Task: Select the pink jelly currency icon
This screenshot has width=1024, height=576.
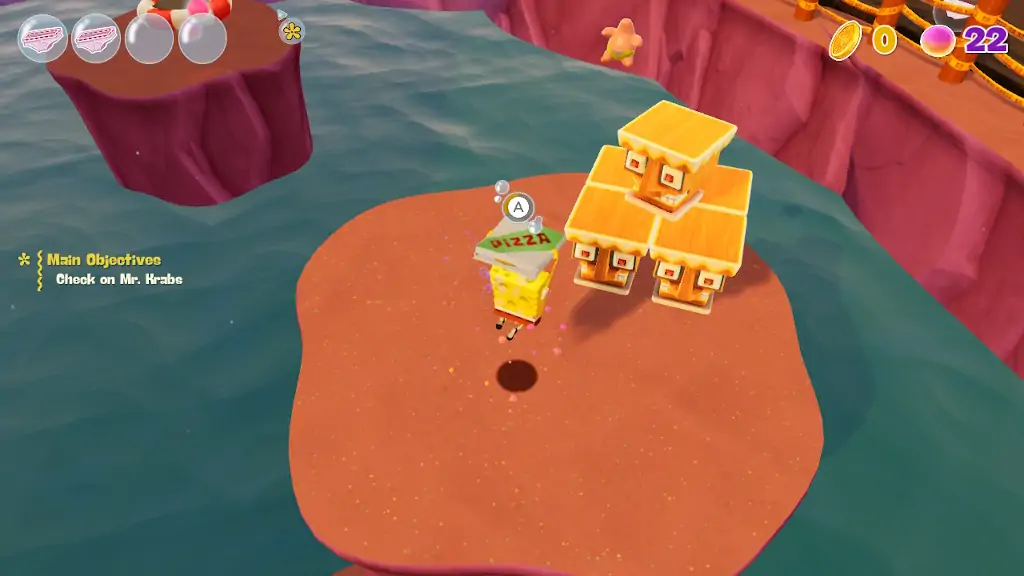Action: tap(938, 40)
